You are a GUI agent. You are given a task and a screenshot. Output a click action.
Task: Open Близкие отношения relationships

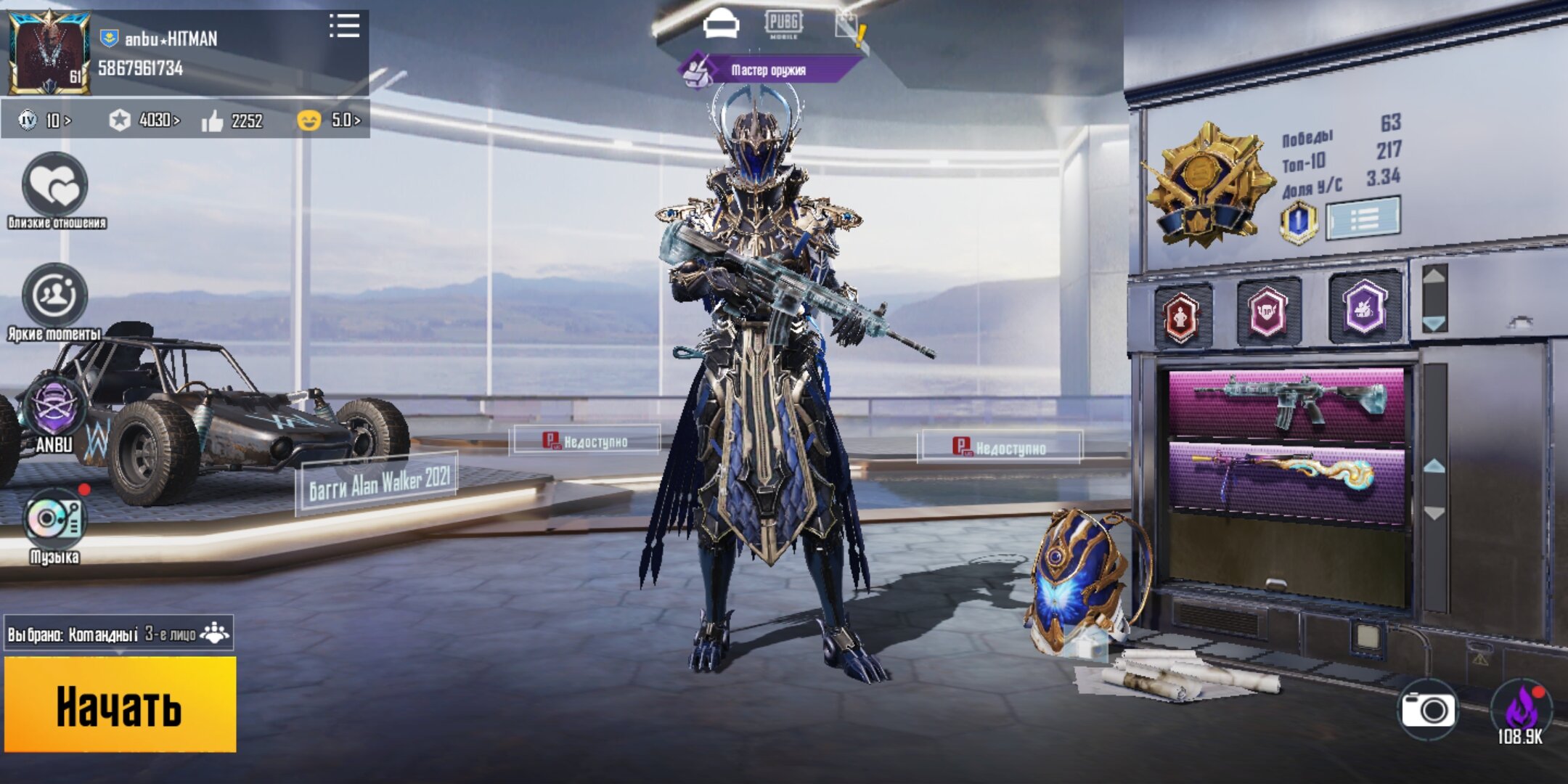[x=56, y=186]
